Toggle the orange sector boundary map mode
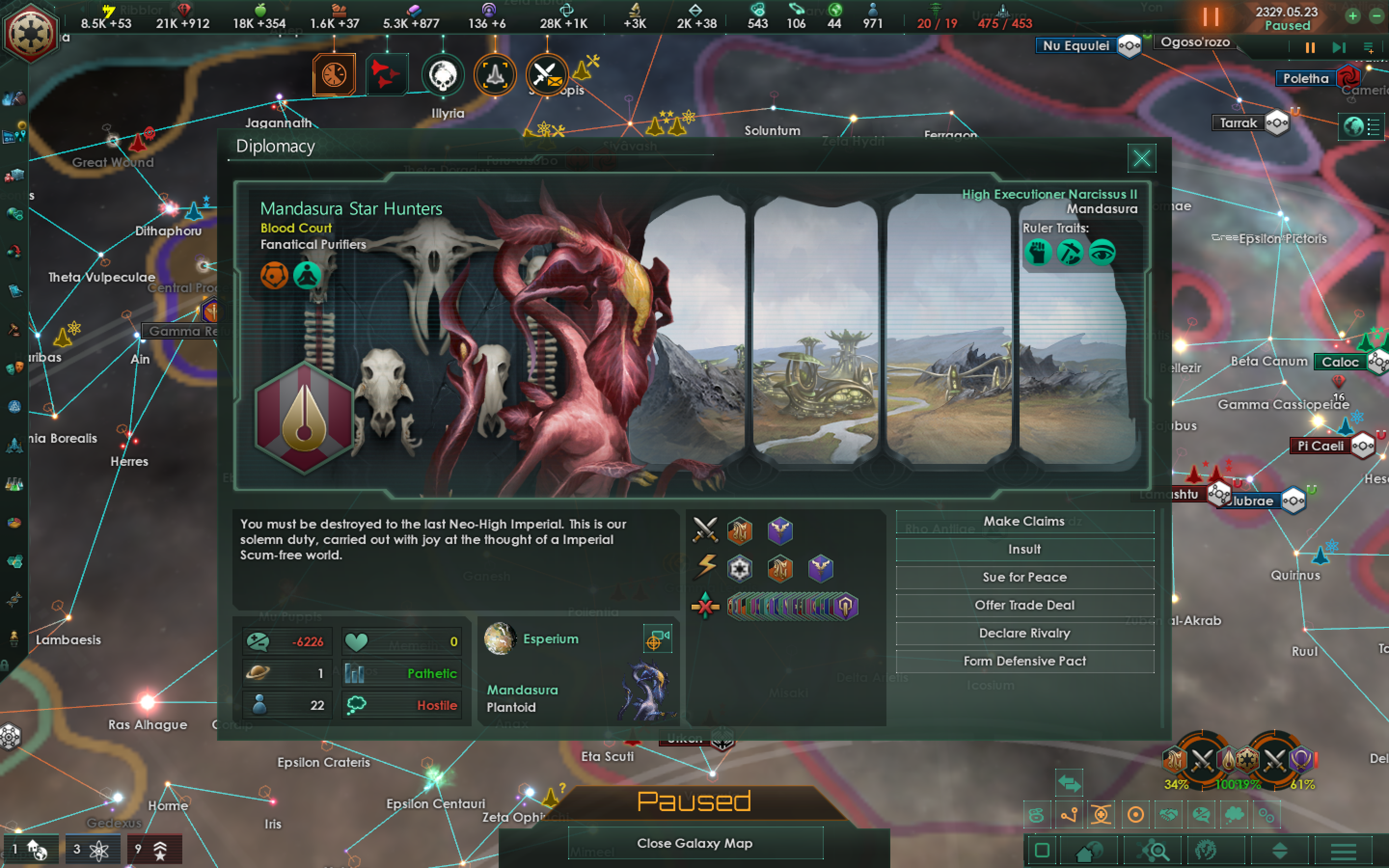This screenshot has height=868, width=1389. (x=1102, y=814)
